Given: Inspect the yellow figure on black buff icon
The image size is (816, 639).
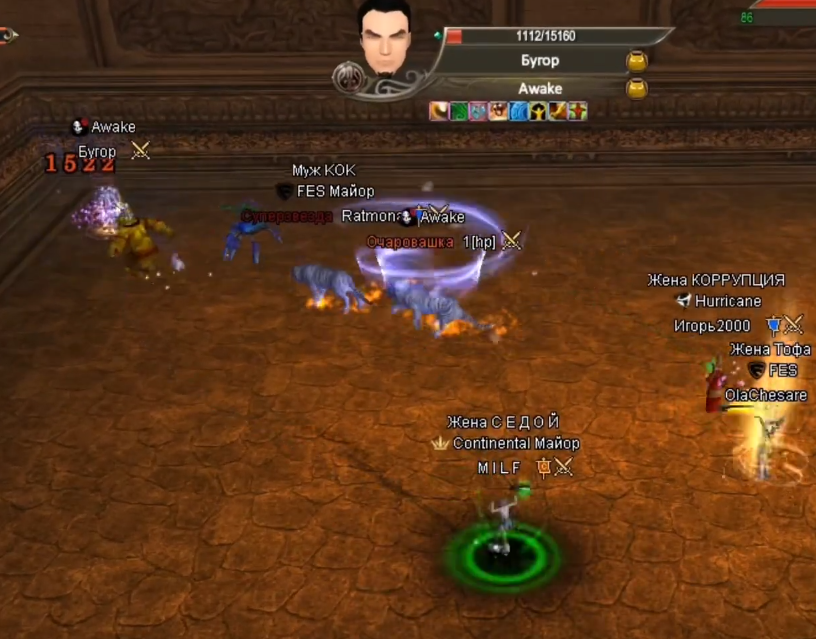Looking at the screenshot, I should click(538, 111).
